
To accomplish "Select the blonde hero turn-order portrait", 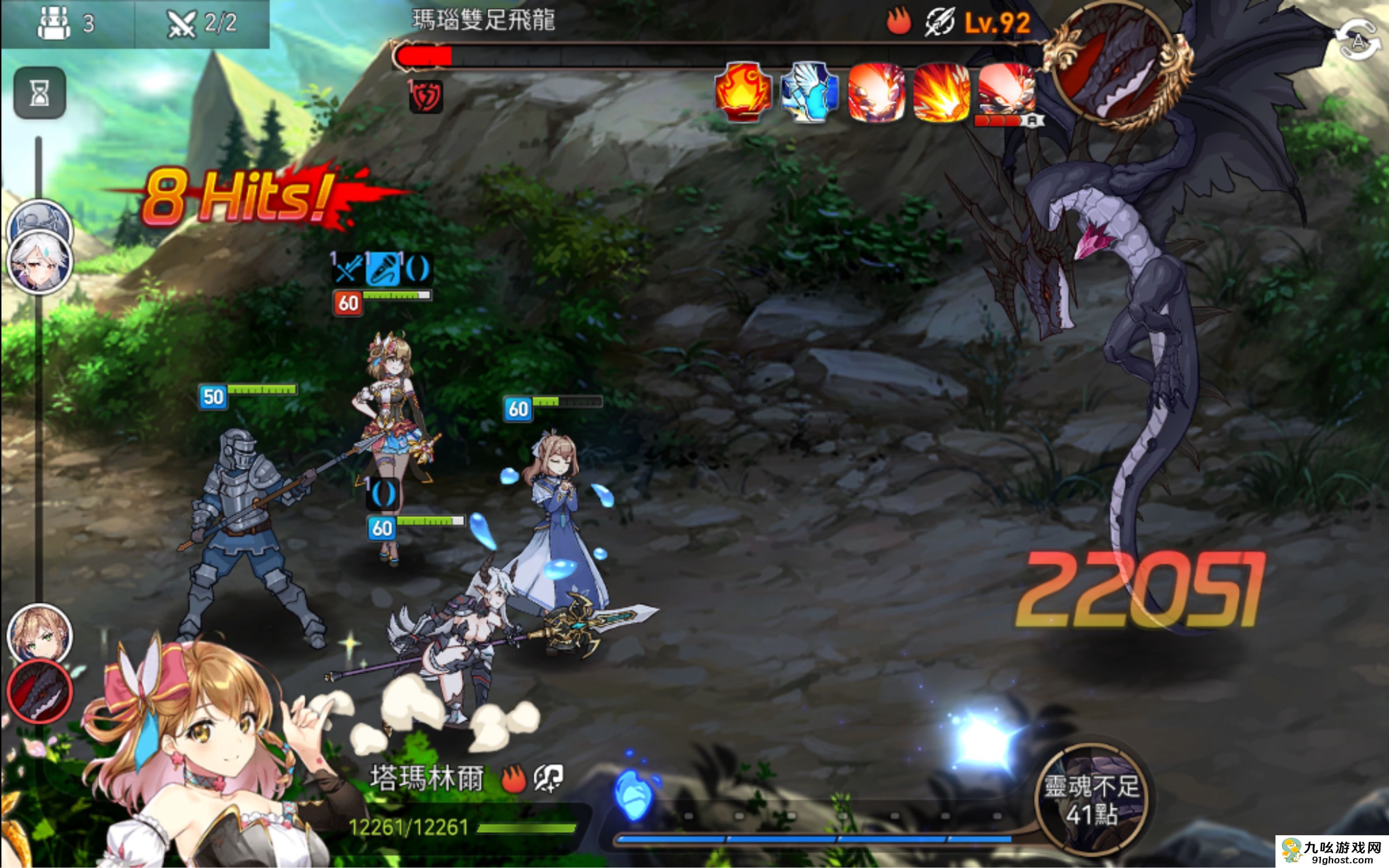I will click(x=39, y=635).
